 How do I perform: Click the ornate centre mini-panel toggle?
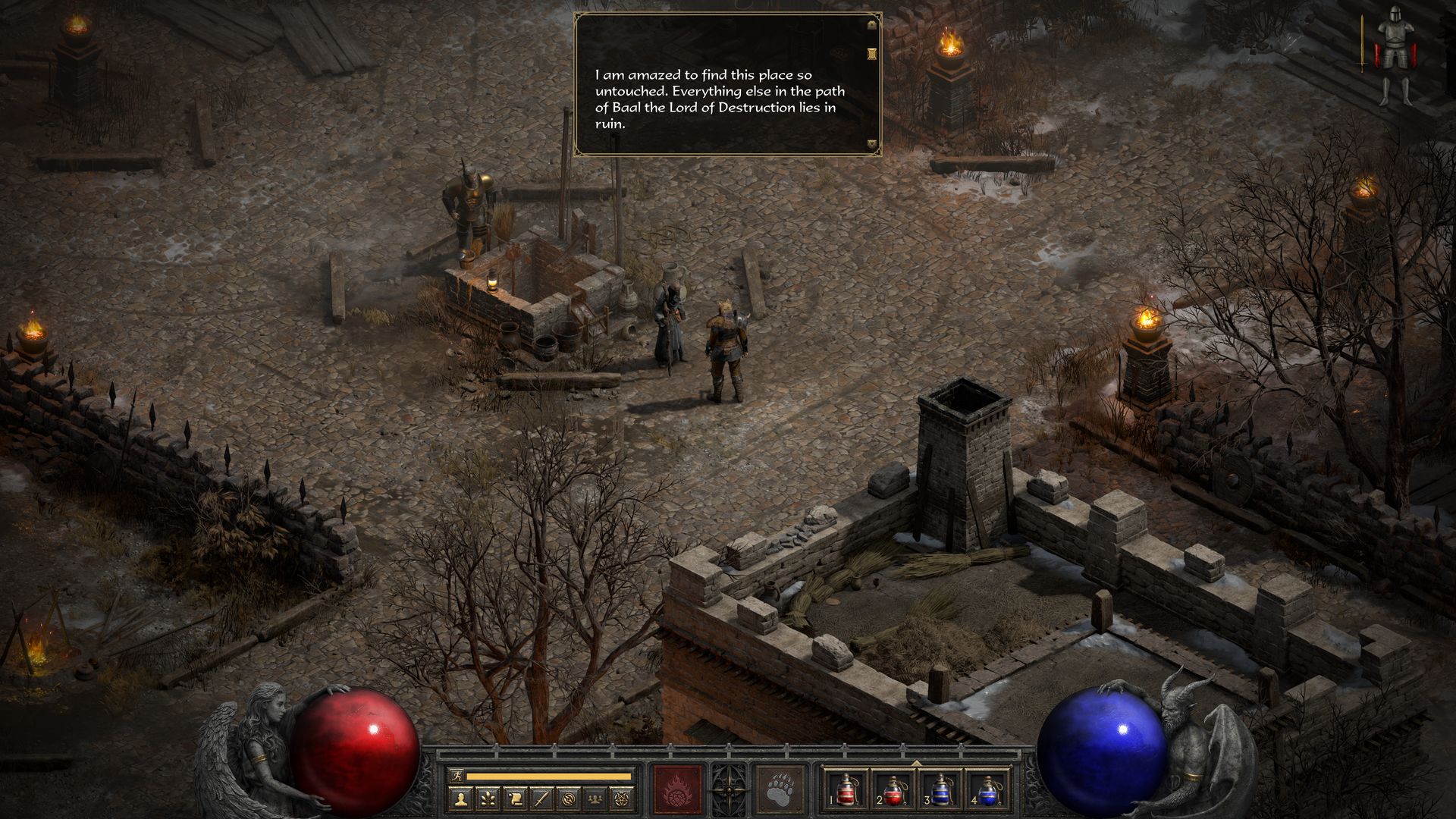(730, 789)
